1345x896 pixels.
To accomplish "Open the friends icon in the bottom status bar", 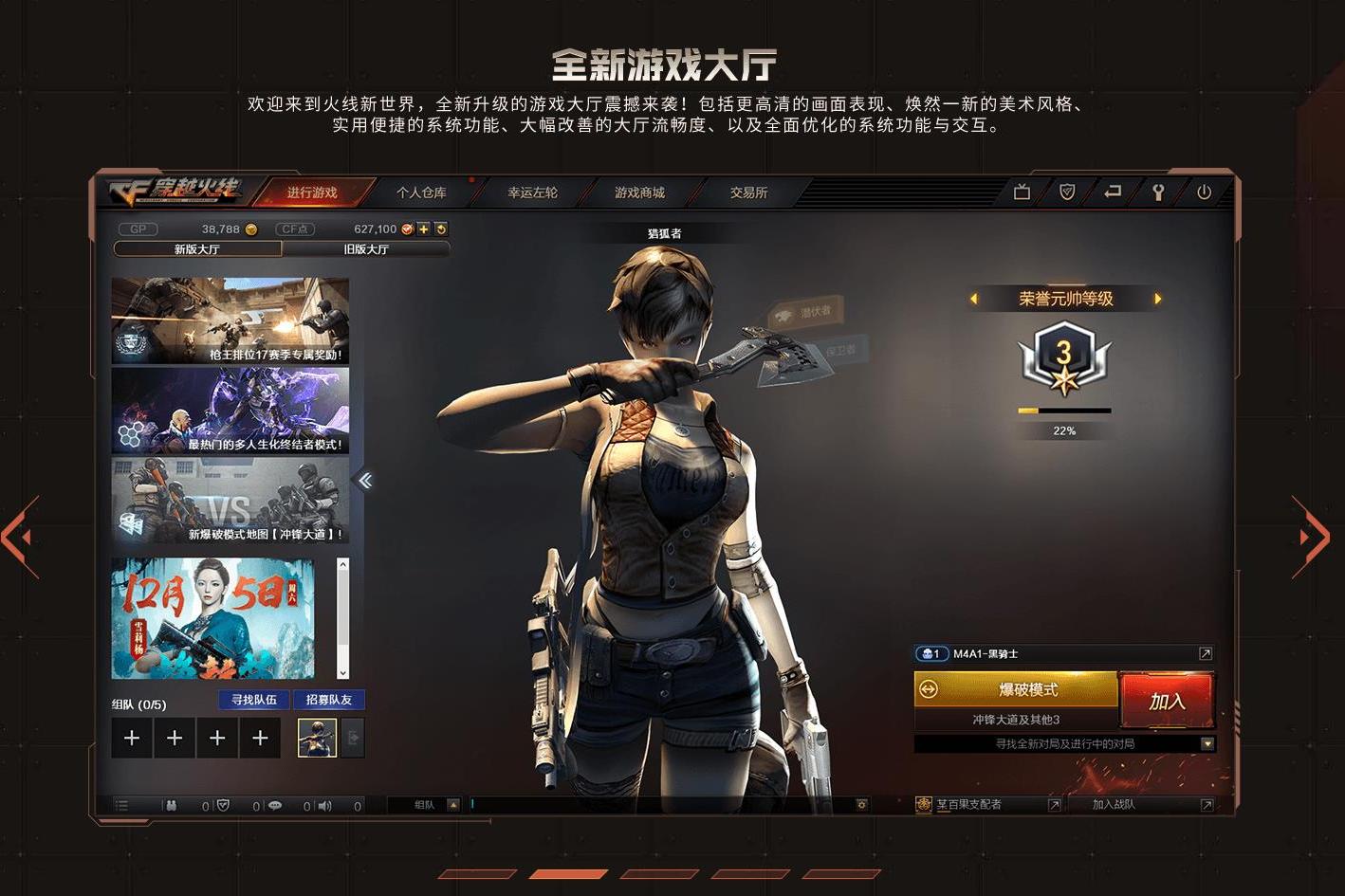I will (x=171, y=805).
